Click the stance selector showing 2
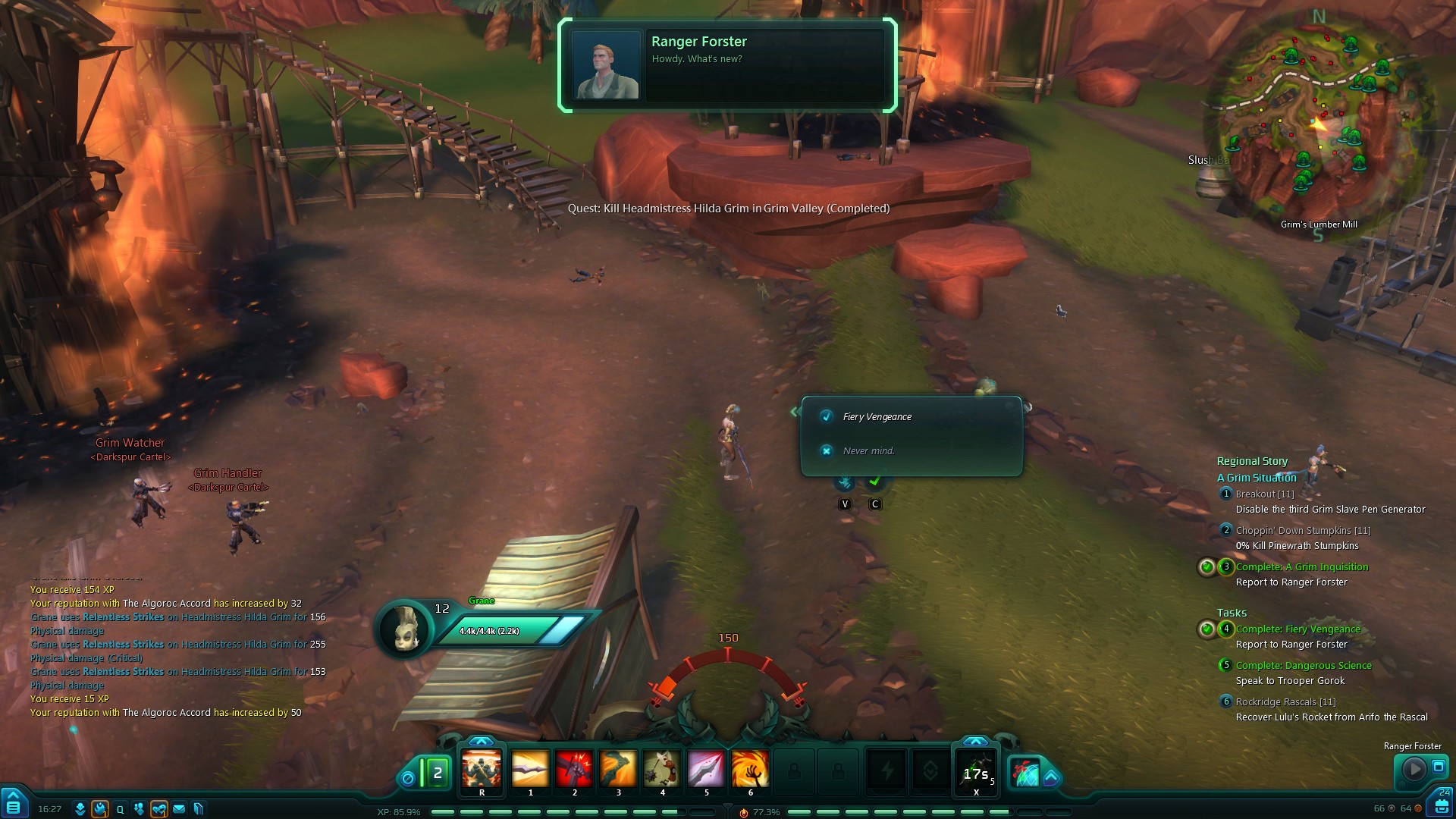1456x819 pixels. coord(435,773)
